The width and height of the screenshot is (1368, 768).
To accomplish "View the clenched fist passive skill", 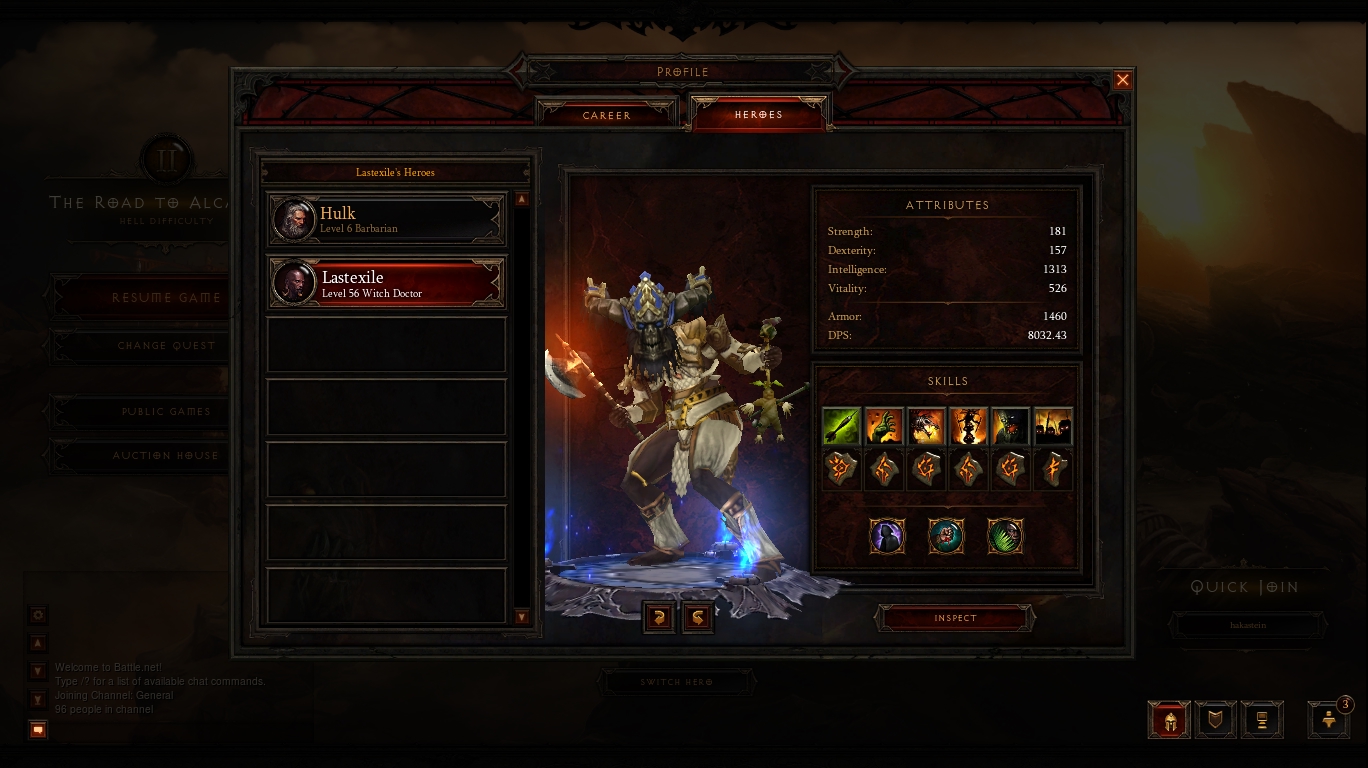I will pyautogui.click(x=946, y=536).
